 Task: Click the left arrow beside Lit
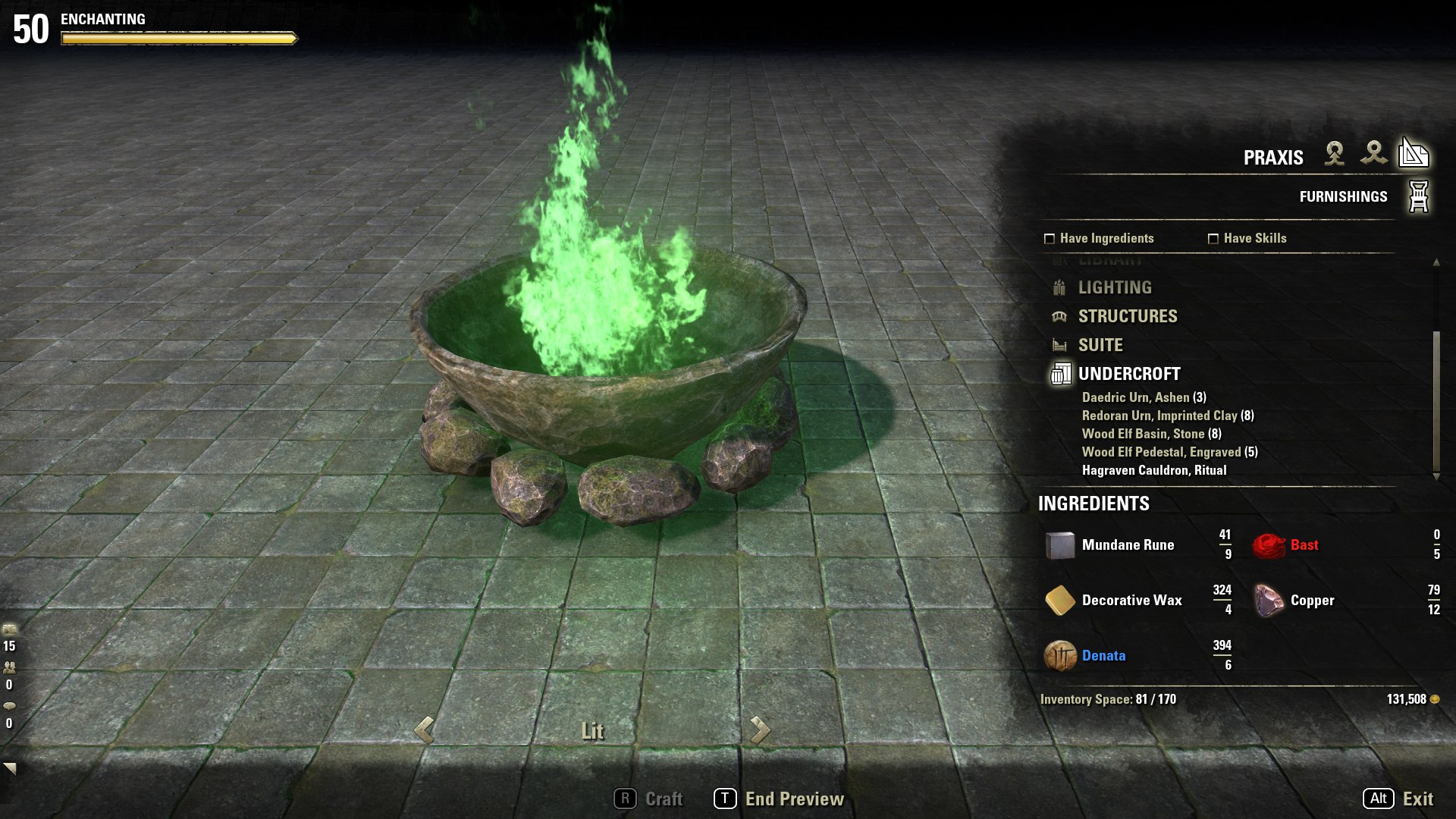tap(422, 731)
